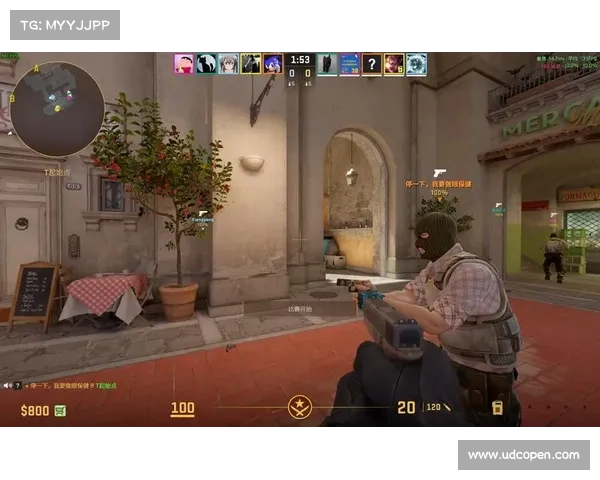
Task: Click the circular radar minimap
Action: tap(57, 108)
